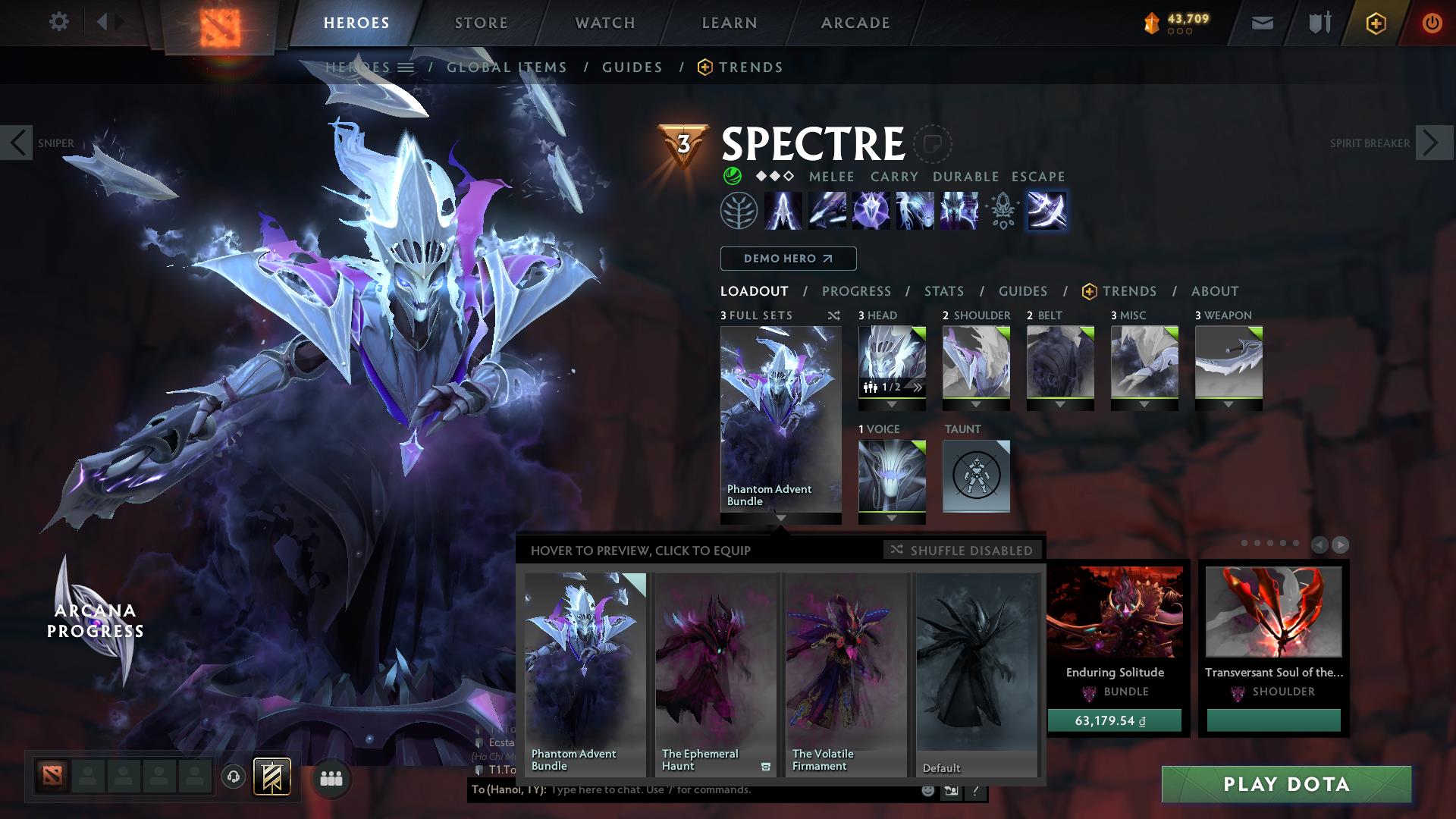Click the power button to exit
Image resolution: width=1456 pixels, height=819 pixels.
[1432, 22]
